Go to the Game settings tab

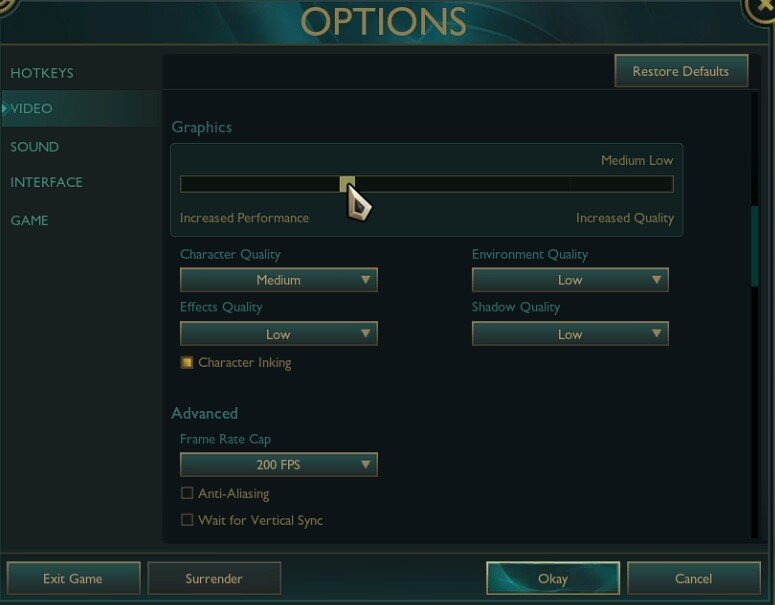29,220
